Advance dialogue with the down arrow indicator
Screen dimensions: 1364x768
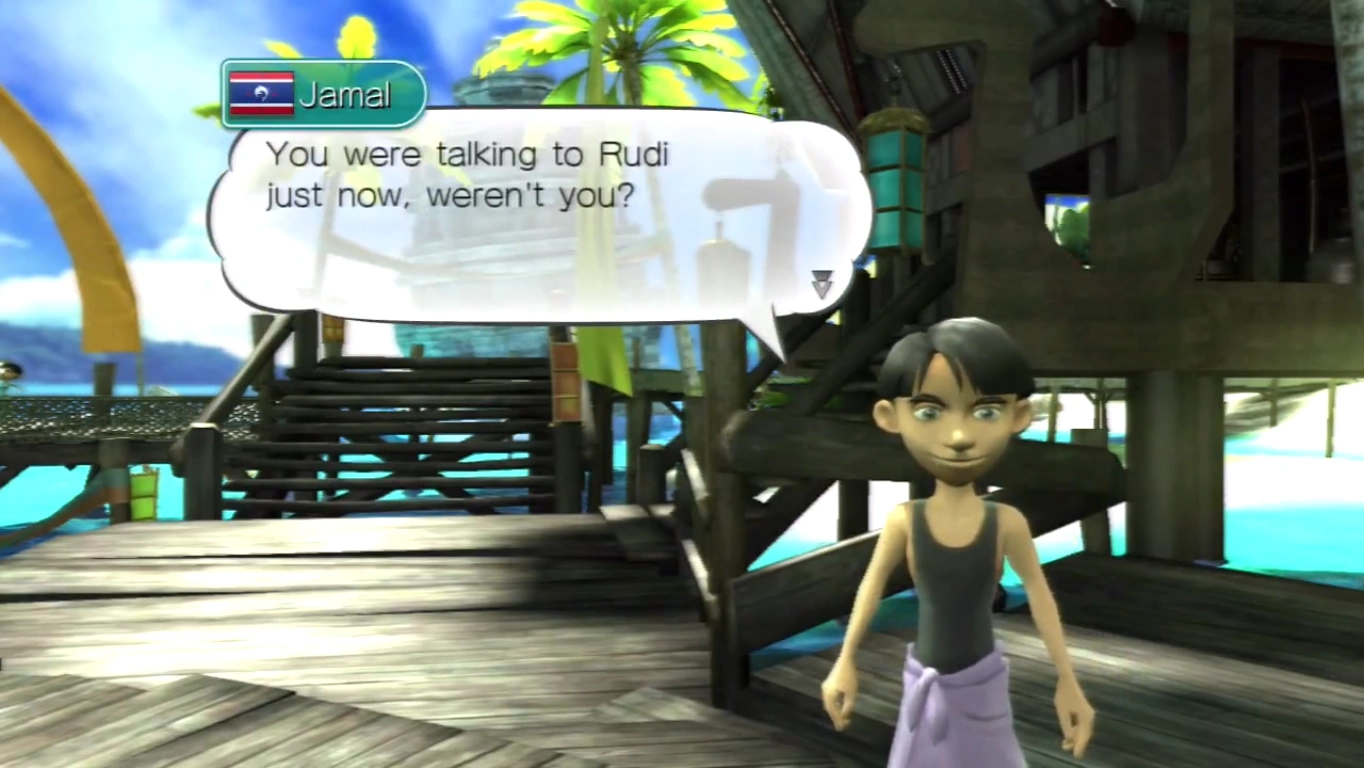(821, 284)
